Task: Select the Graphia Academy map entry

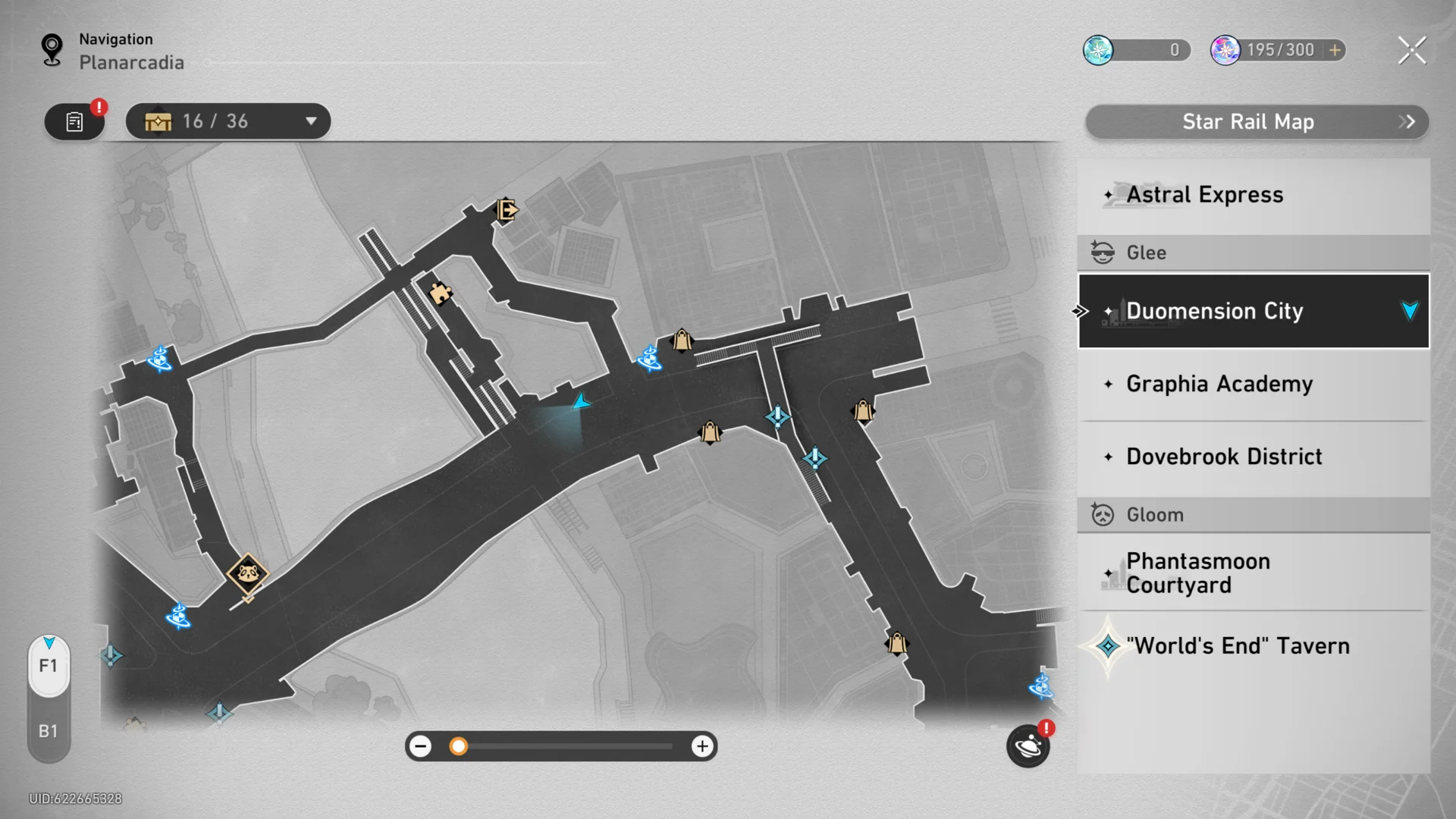Action: 1251,384
